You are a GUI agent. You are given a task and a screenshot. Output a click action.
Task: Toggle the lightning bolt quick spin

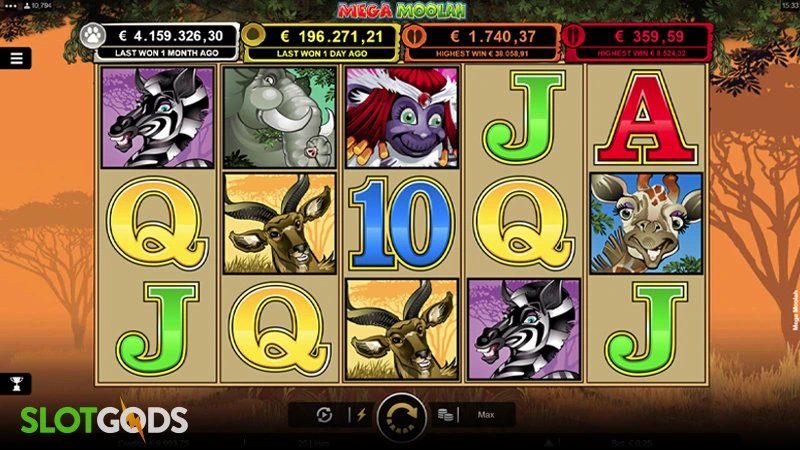point(361,415)
